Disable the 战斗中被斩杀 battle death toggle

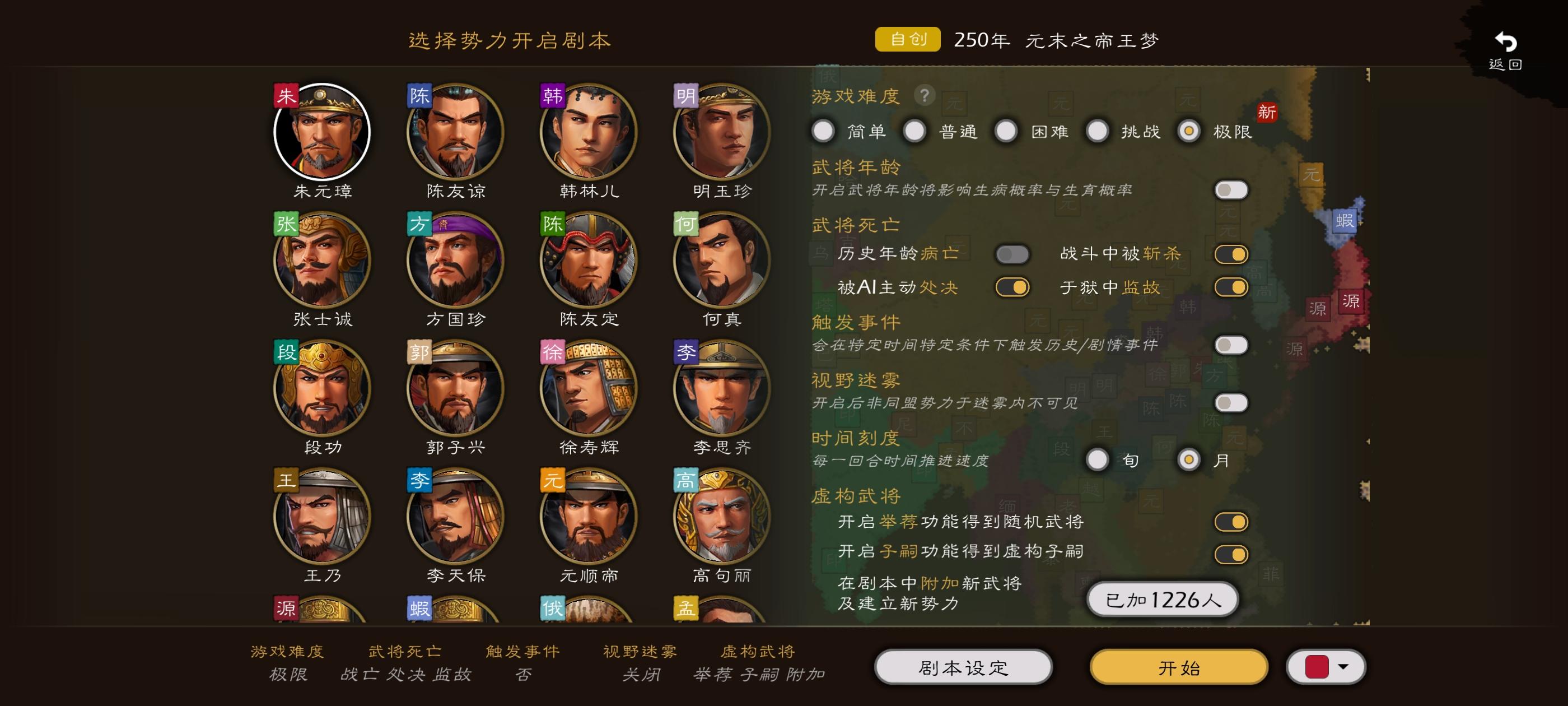tap(1230, 256)
